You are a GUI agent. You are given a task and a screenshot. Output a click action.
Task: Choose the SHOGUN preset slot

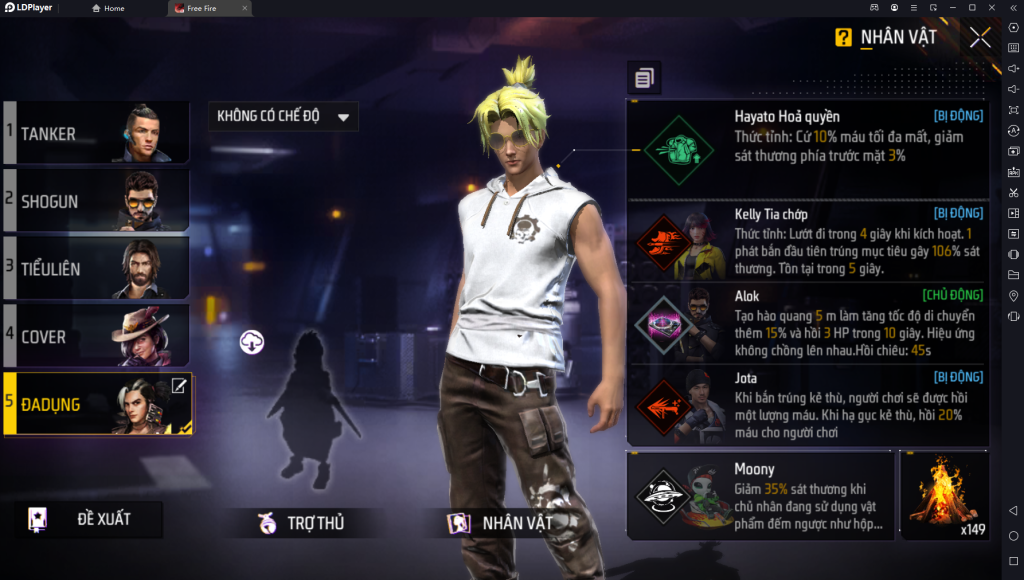tap(96, 200)
